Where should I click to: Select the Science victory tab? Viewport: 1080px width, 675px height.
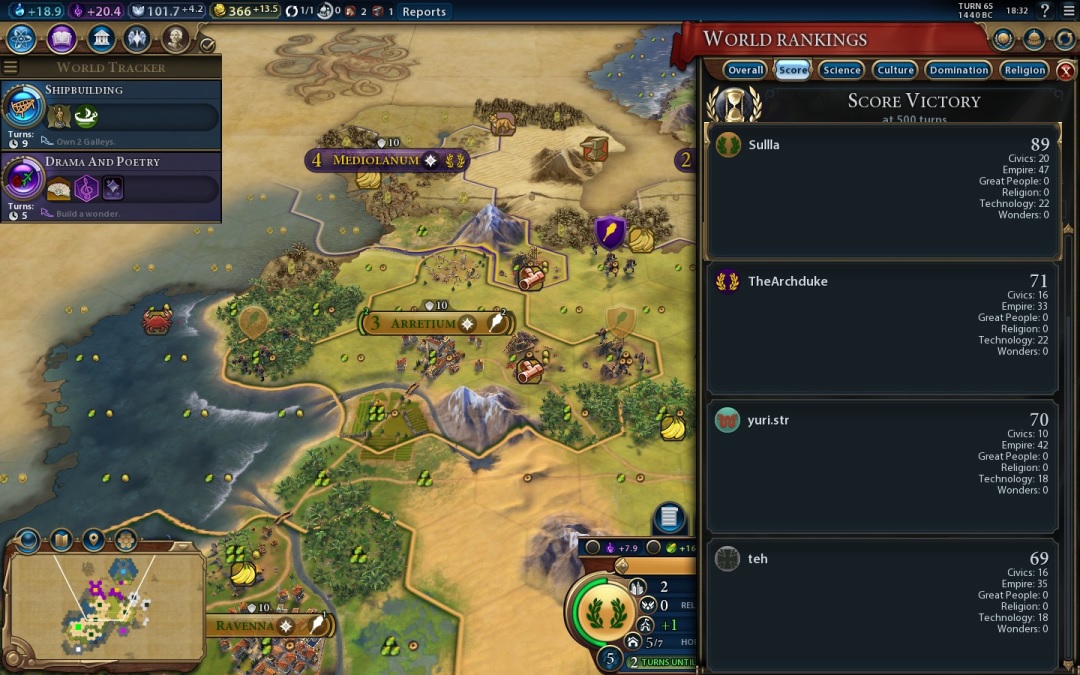coord(841,70)
